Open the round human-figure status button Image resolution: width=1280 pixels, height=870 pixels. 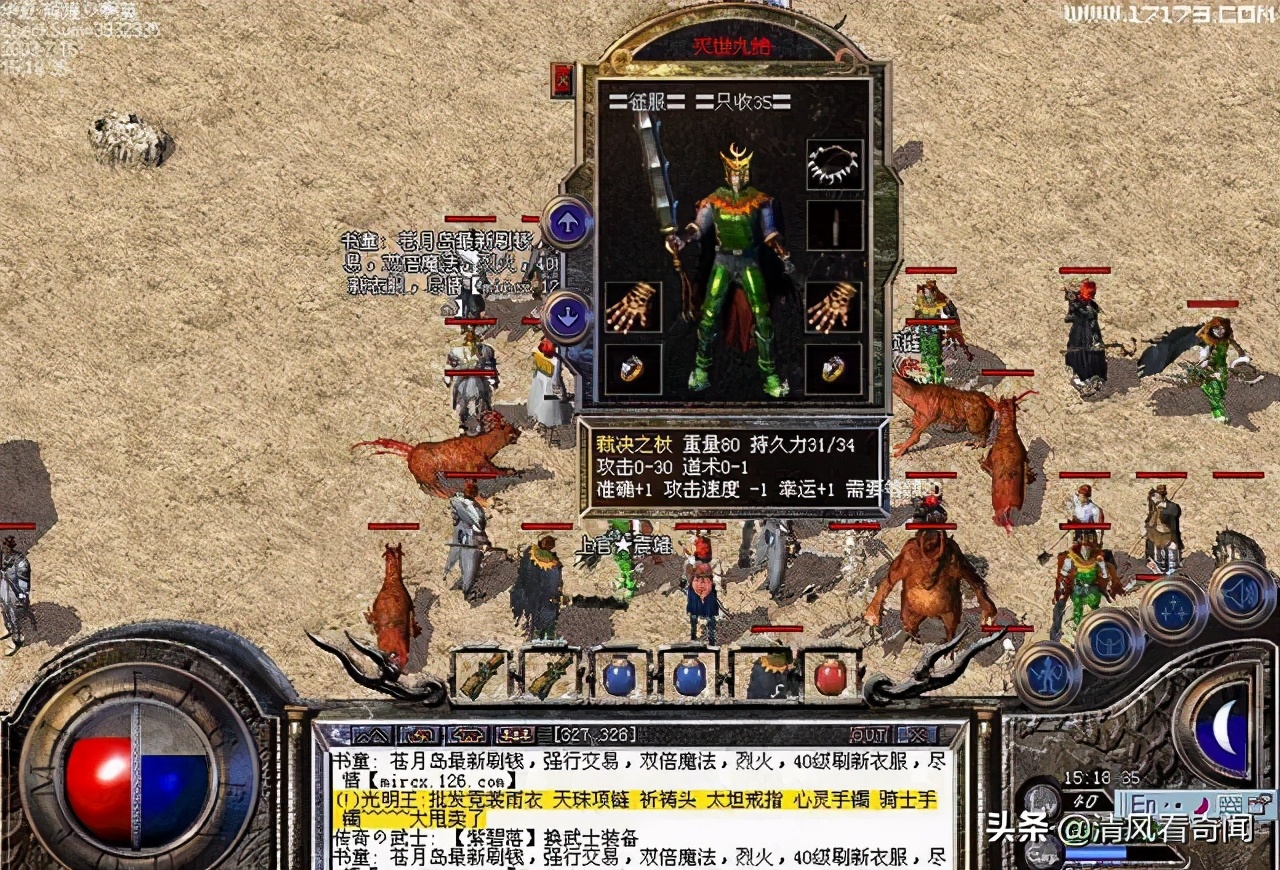click(1046, 675)
